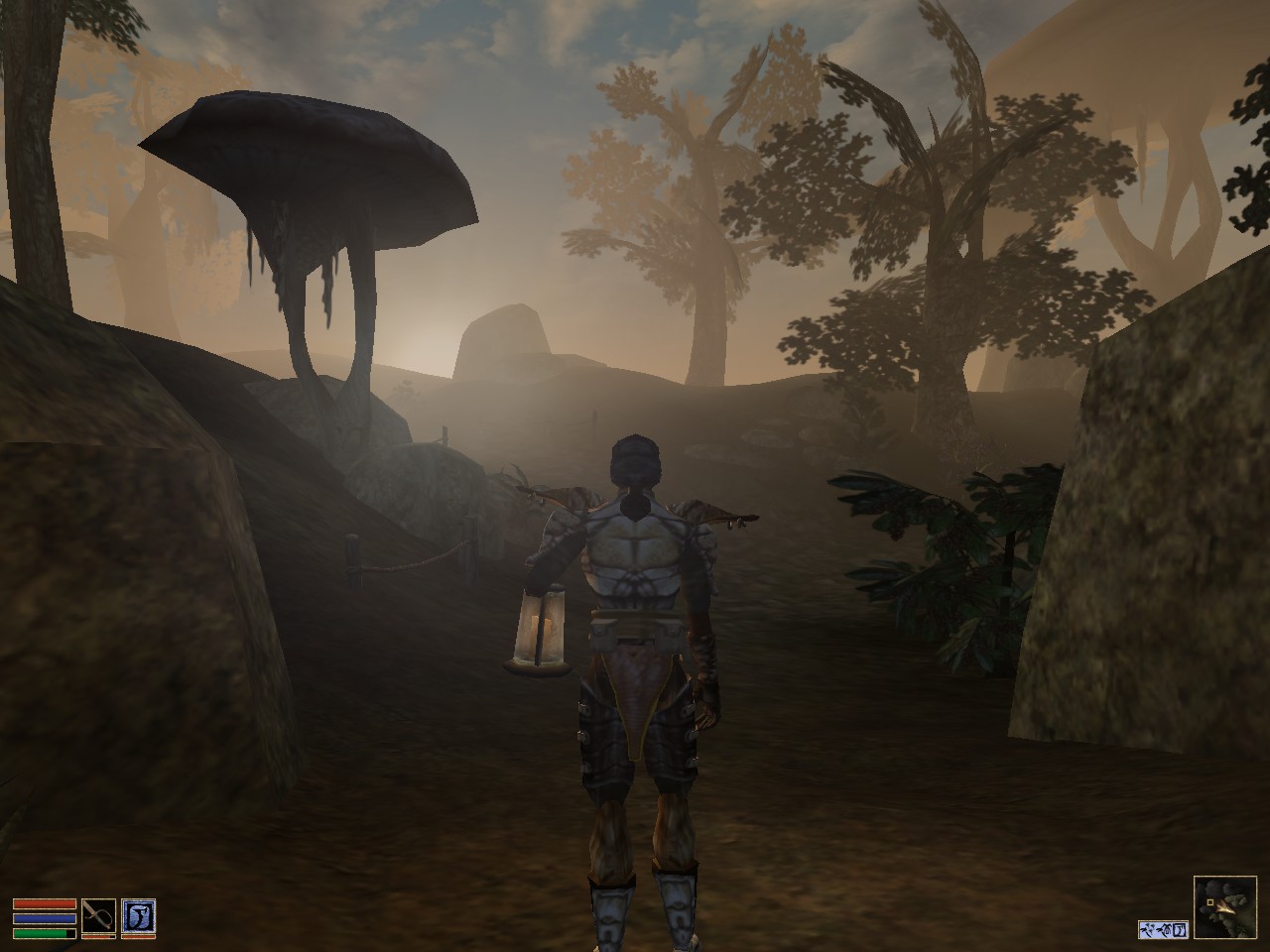The width and height of the screenshot is (1270, 952).
Task: Click the leftmost active effect icon near minimap
Action: (x=1146, y=930)
